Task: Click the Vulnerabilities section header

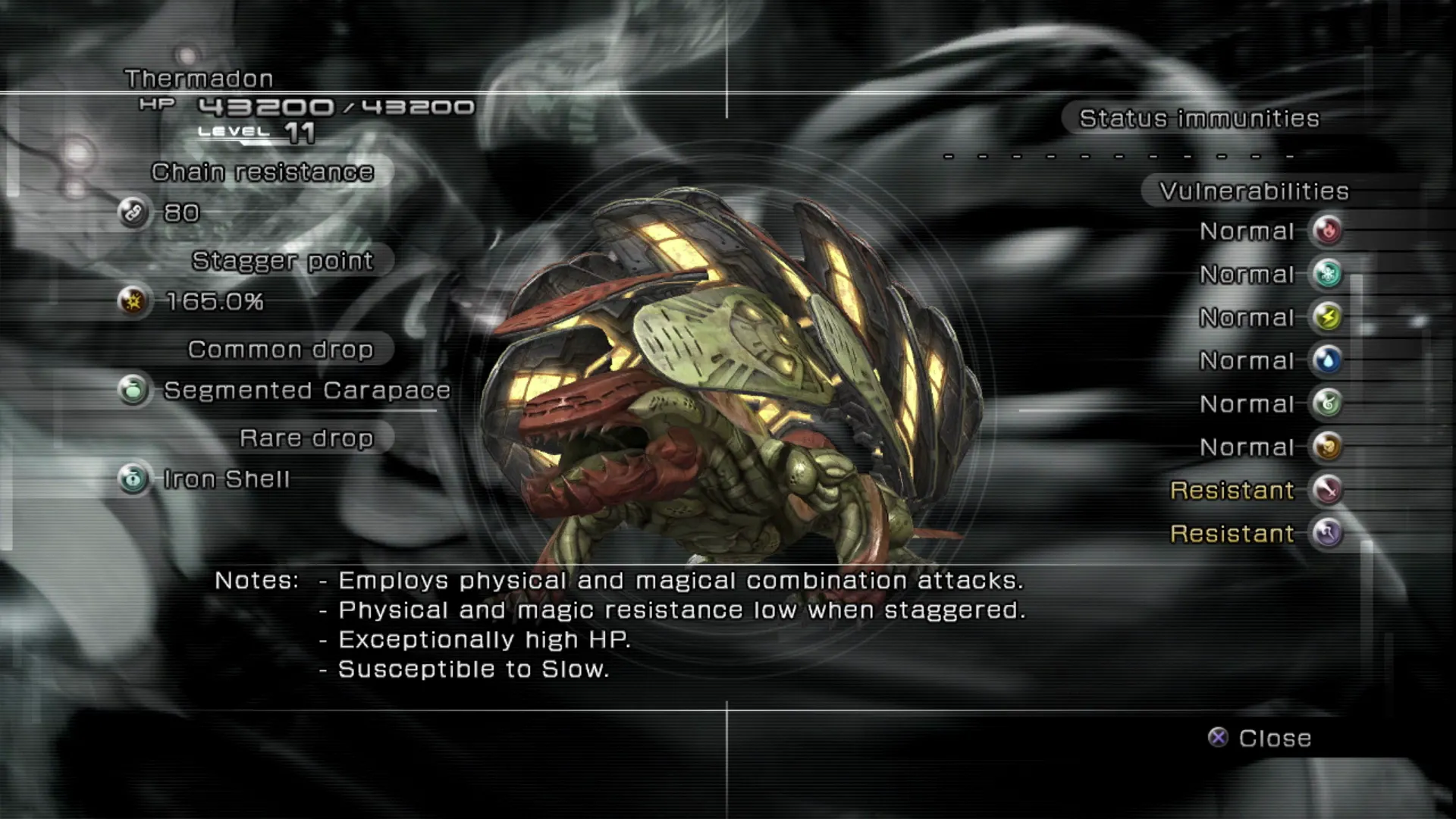Action: 1254,191
